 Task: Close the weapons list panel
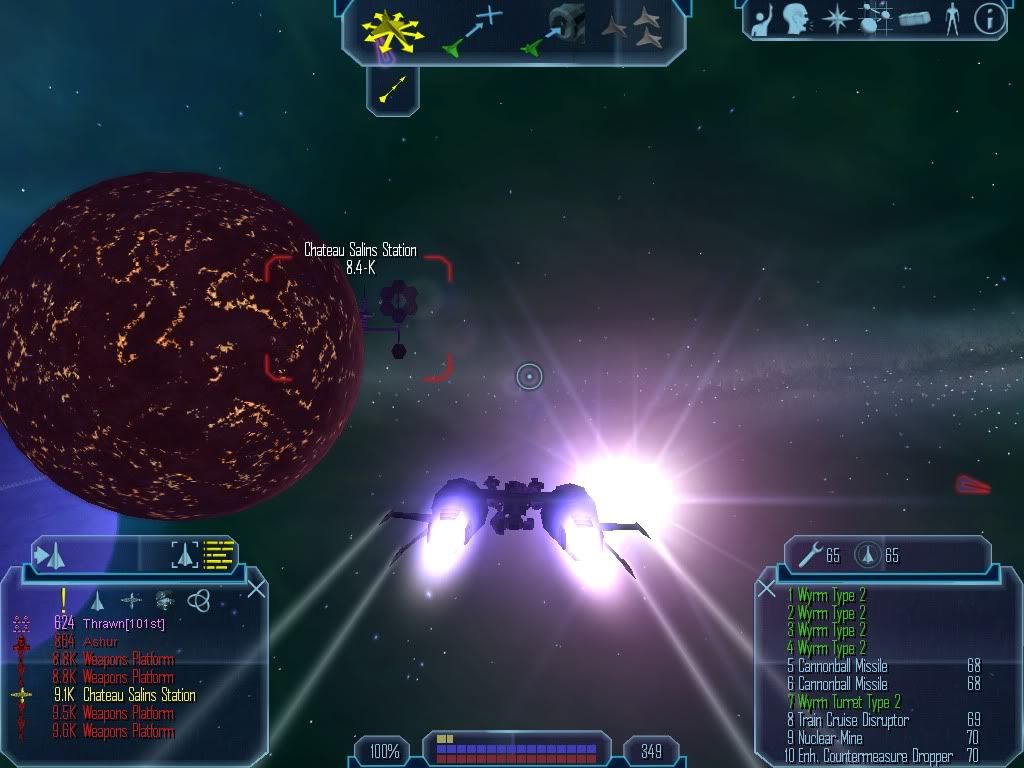click(767, 589)
